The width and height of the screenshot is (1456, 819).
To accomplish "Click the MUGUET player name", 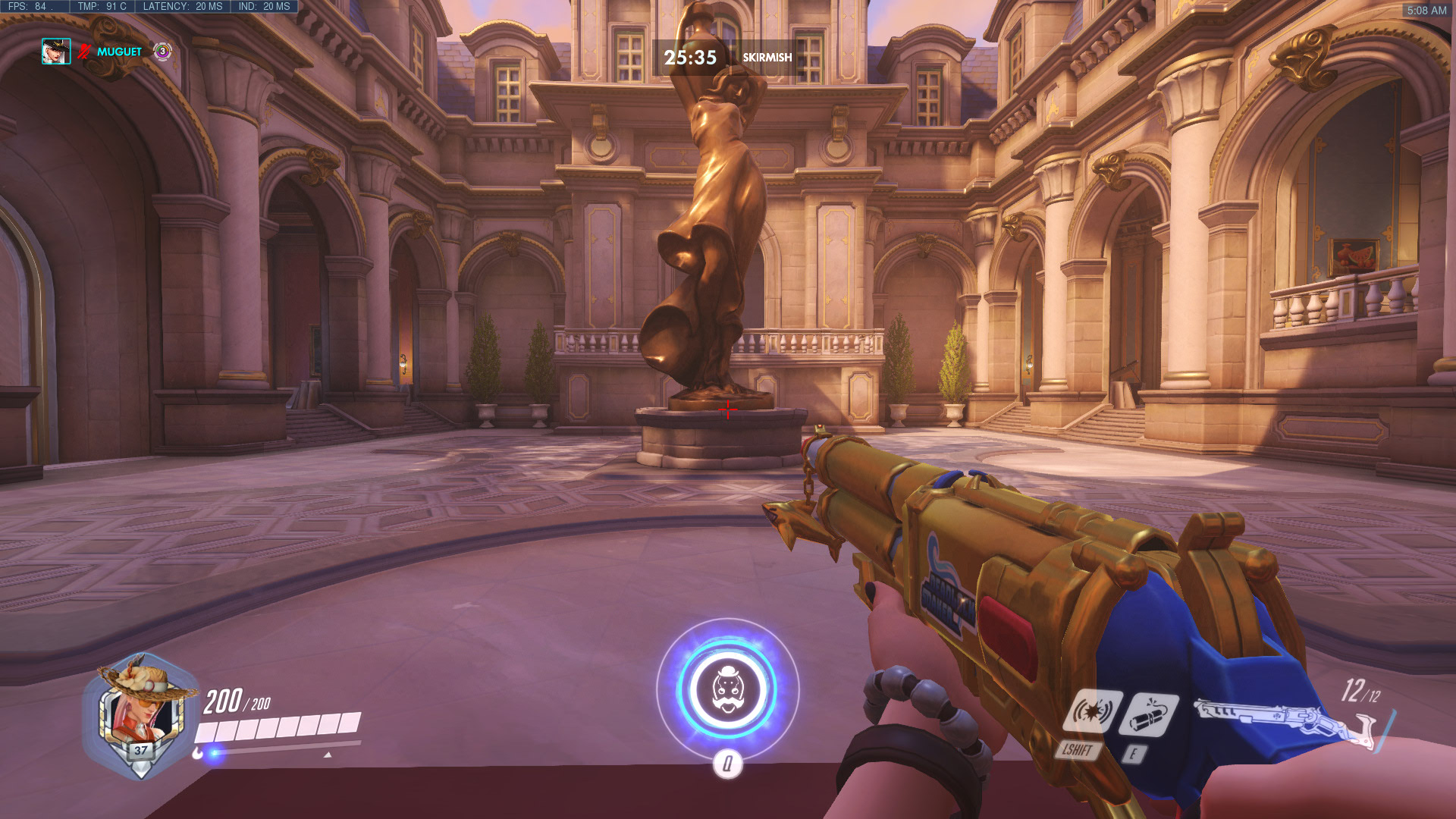I will coord(118,52).
